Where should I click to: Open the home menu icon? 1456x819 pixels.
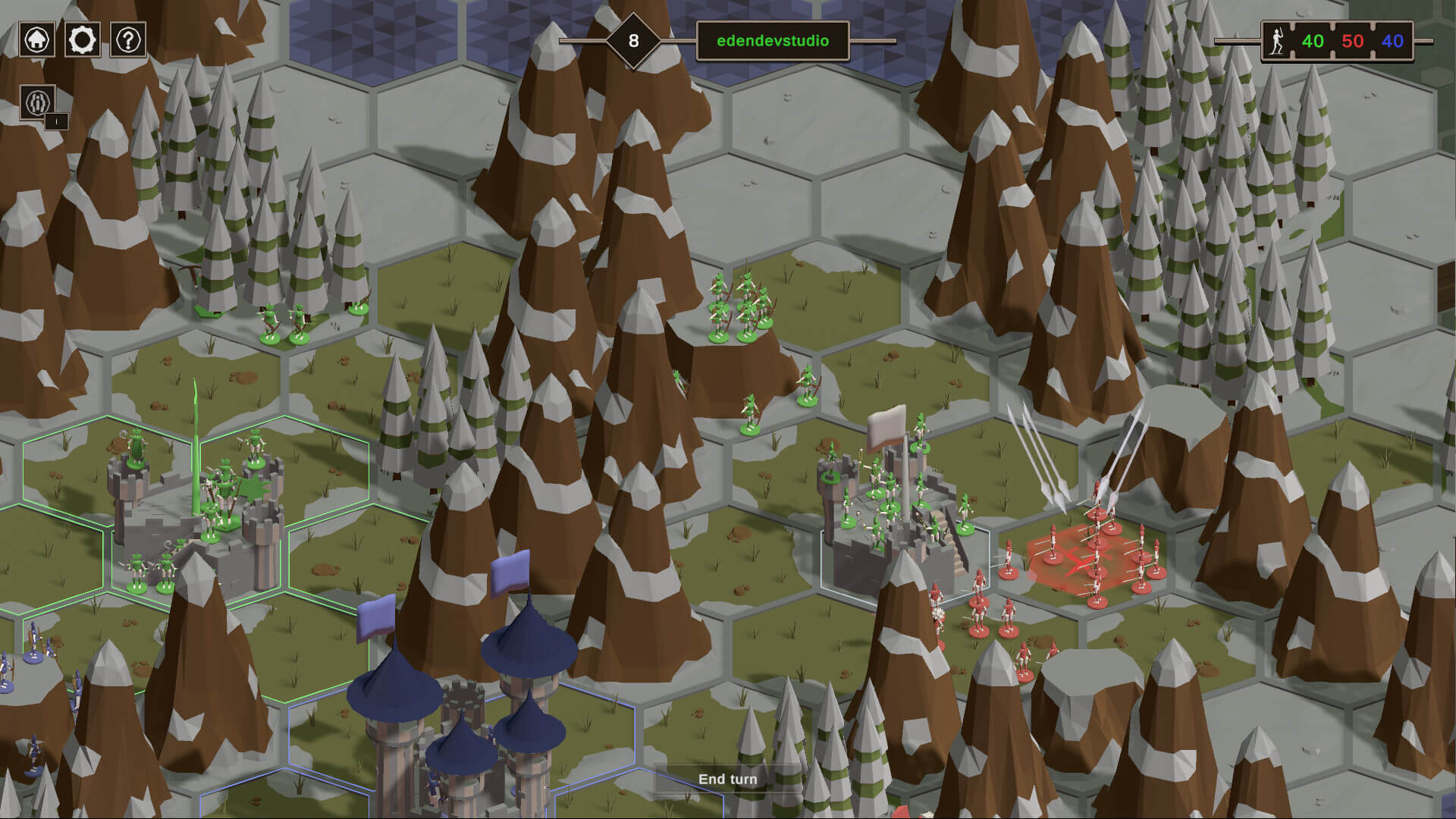click(37, 39)
